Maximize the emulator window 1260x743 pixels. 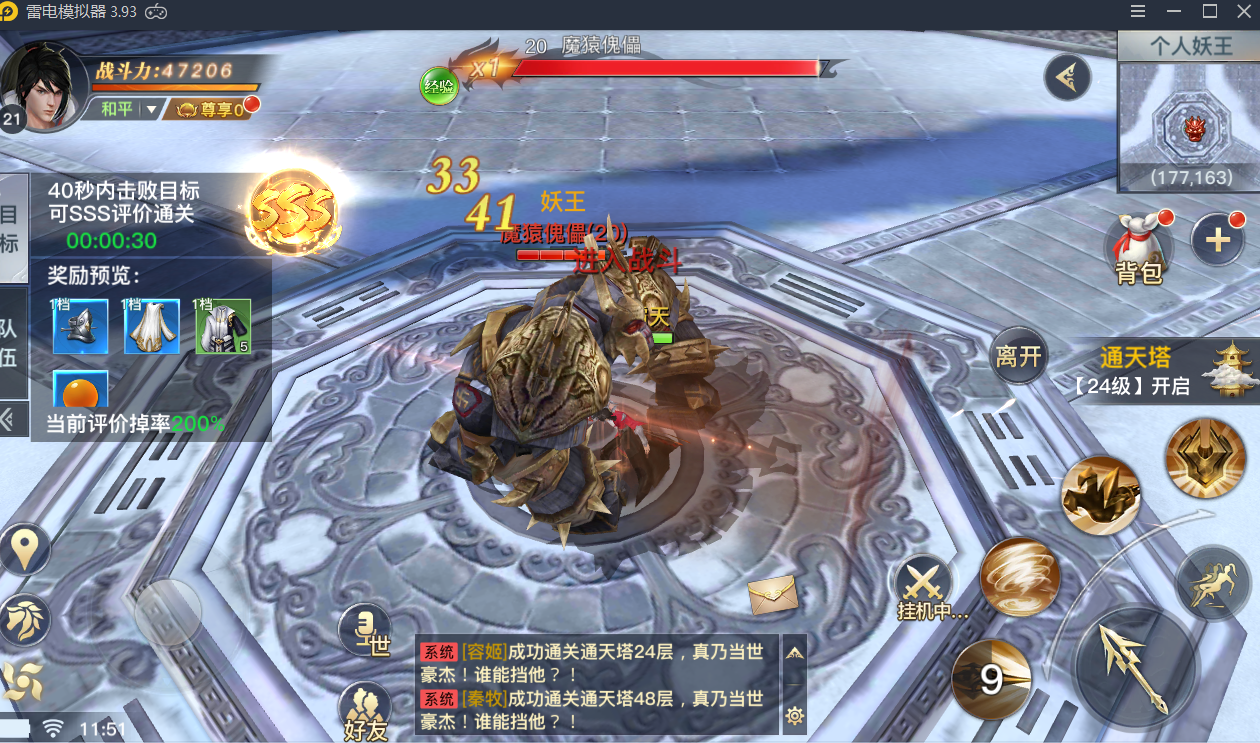click(1209, 12)
